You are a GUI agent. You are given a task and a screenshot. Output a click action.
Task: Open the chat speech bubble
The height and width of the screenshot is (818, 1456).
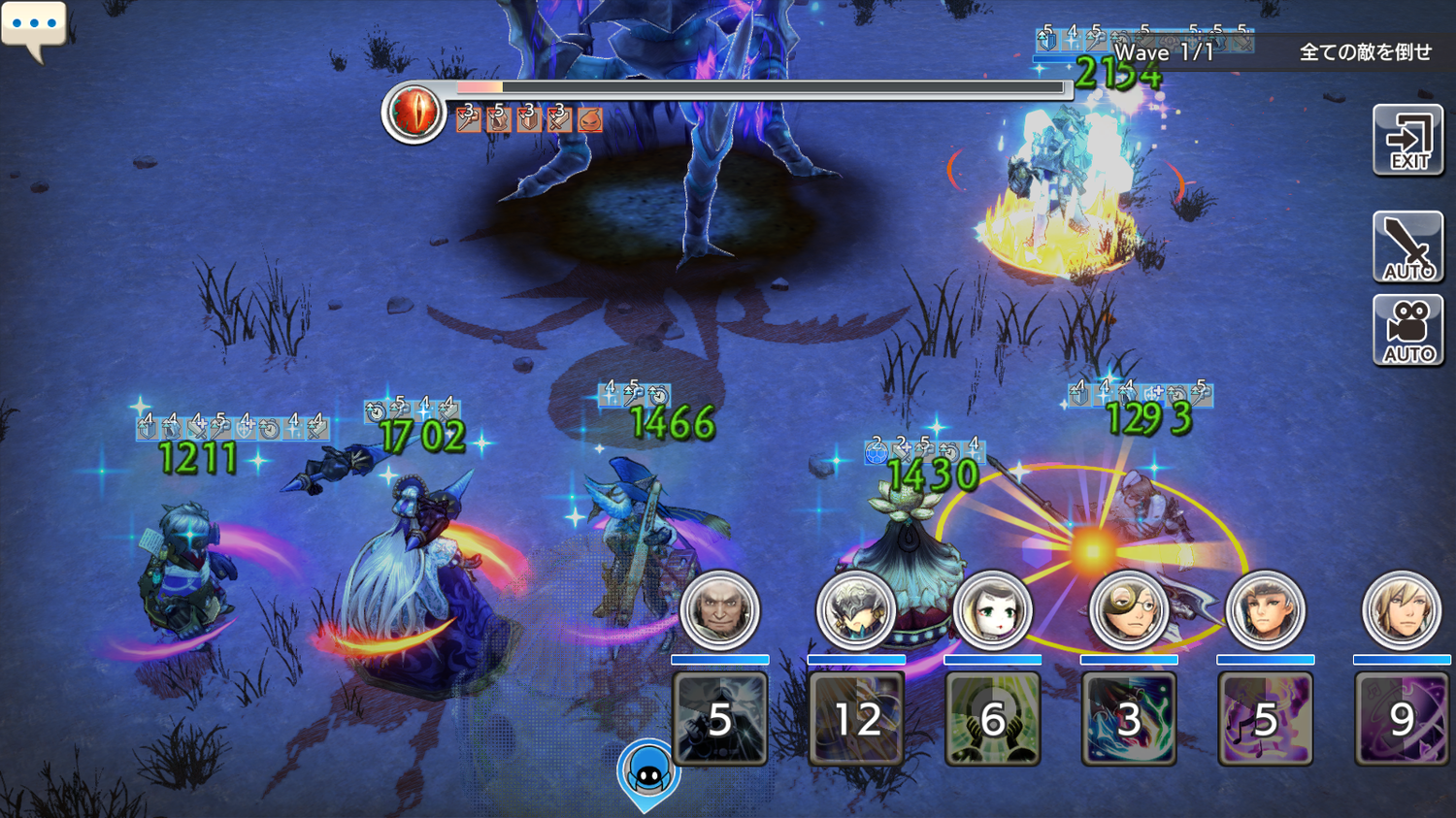[34, 27]
